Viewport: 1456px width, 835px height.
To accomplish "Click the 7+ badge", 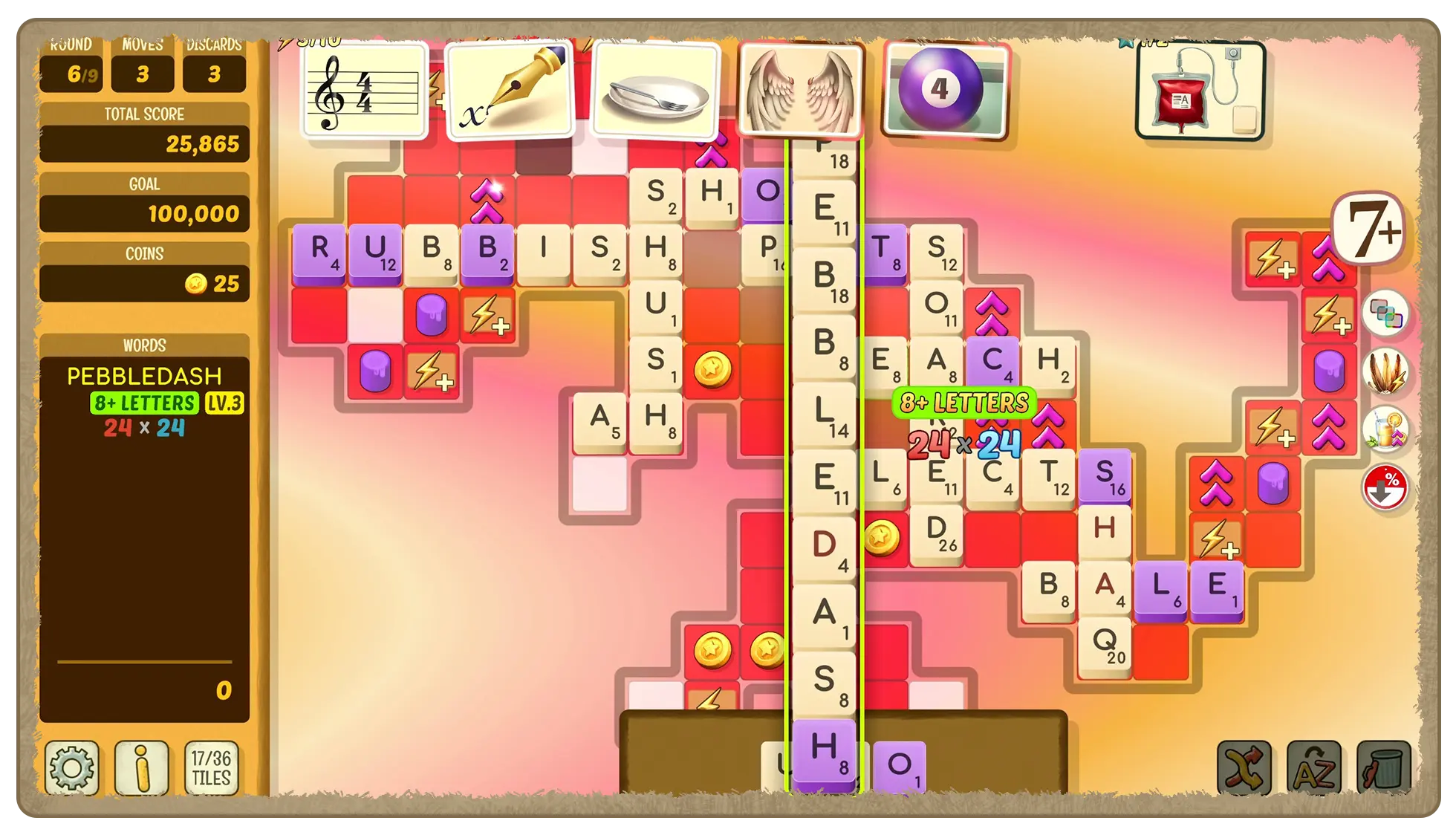I will tap(1369, 229).
